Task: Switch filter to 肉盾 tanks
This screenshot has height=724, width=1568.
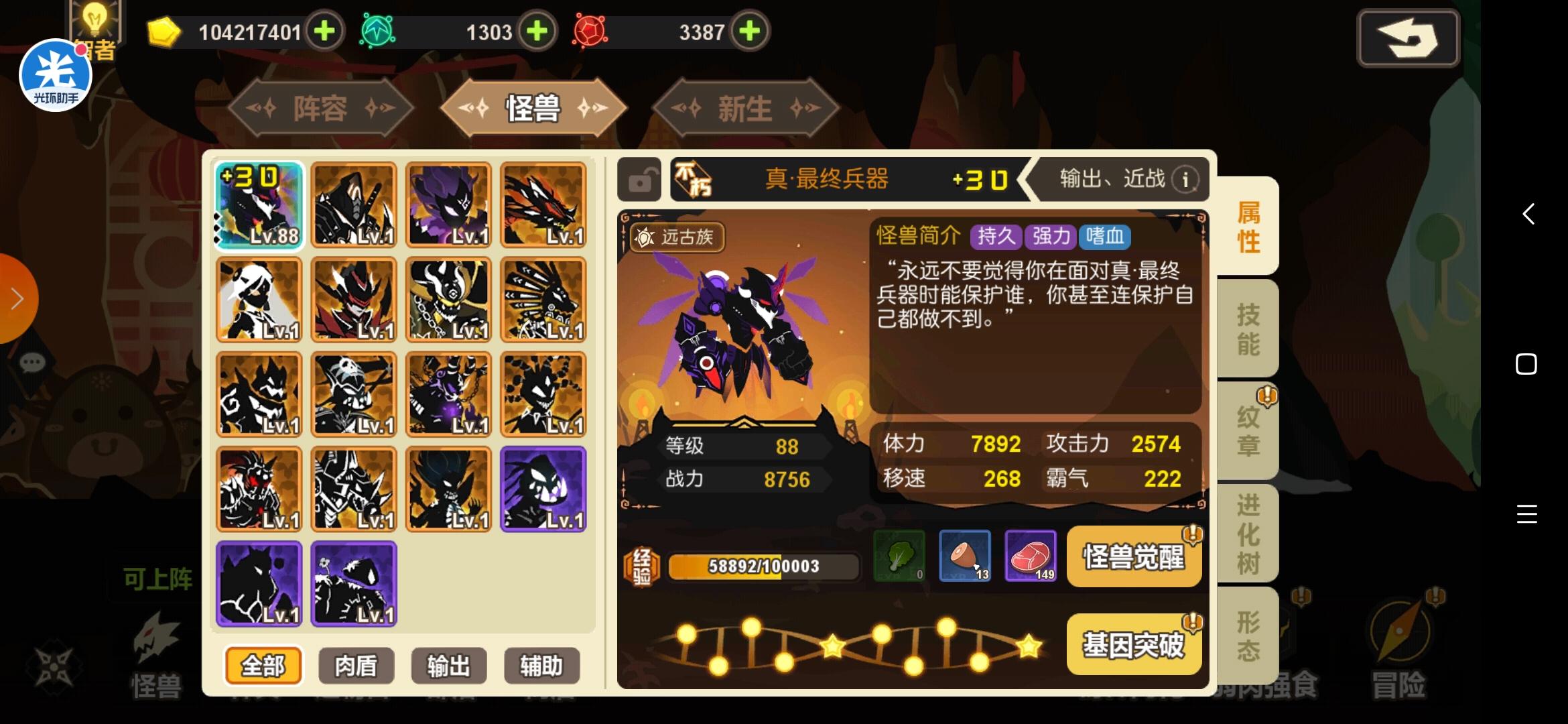Action: (355, 666)
